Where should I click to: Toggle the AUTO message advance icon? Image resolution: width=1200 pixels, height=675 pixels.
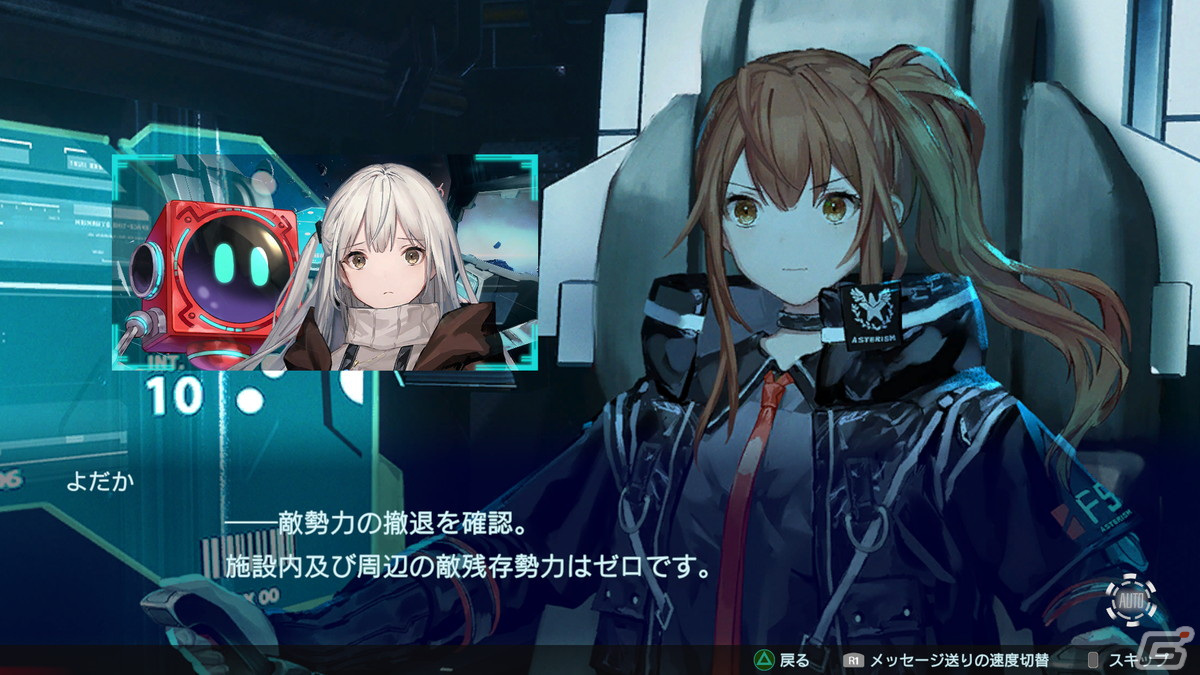(x=1131, y=600)
